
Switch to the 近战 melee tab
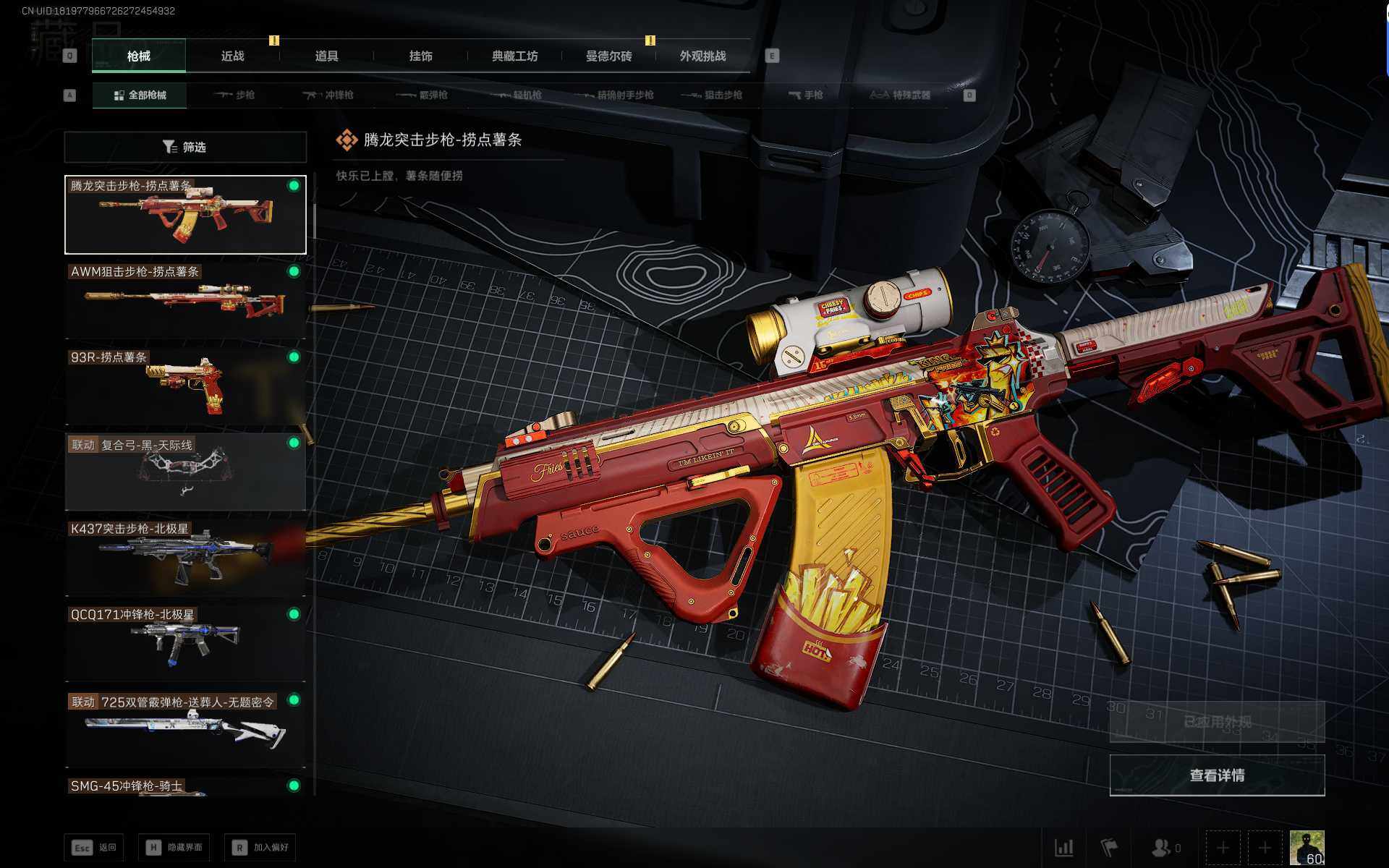232,56
